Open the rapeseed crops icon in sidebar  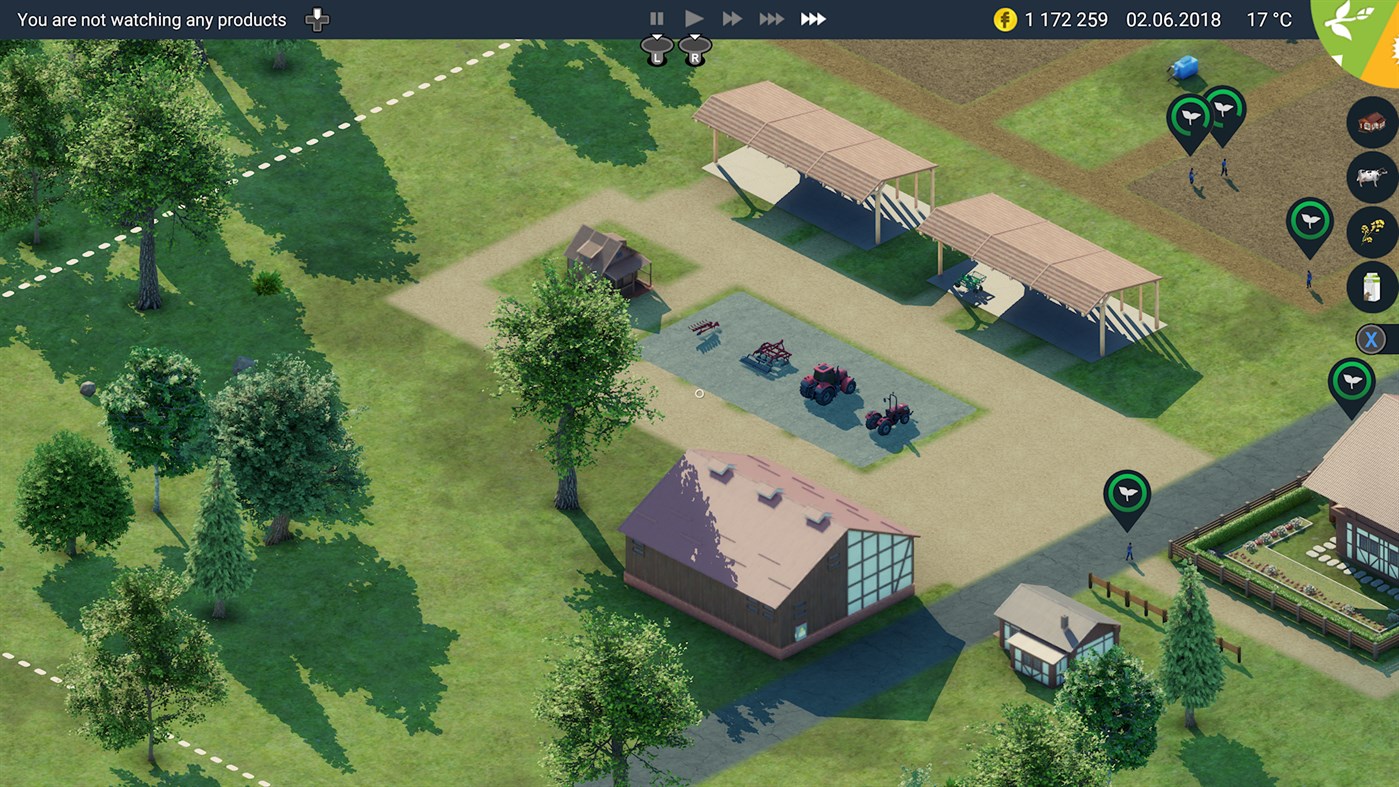[x=1374, y=232]
